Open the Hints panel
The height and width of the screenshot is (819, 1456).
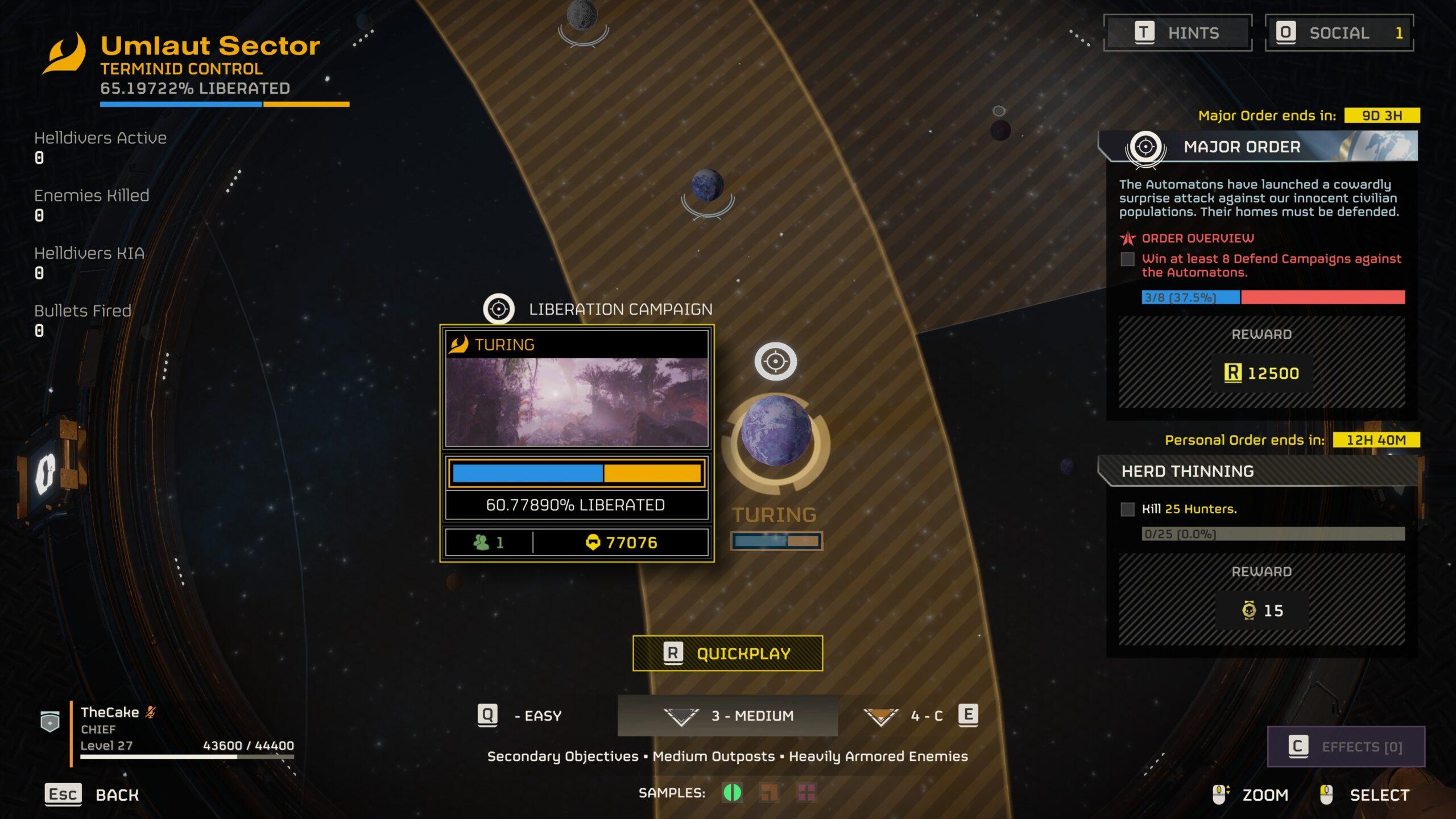(1177, 33)
